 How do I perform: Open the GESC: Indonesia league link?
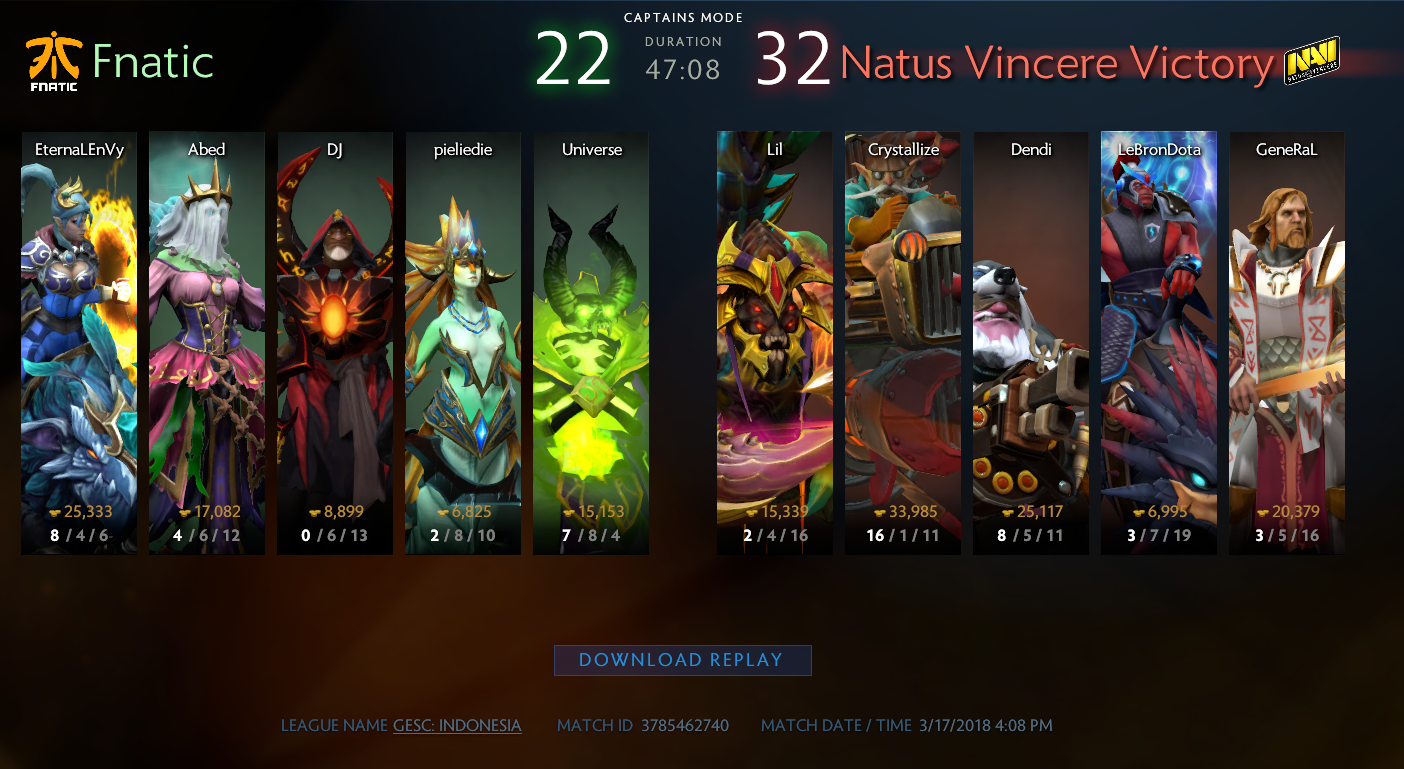(x=457, y=725)
